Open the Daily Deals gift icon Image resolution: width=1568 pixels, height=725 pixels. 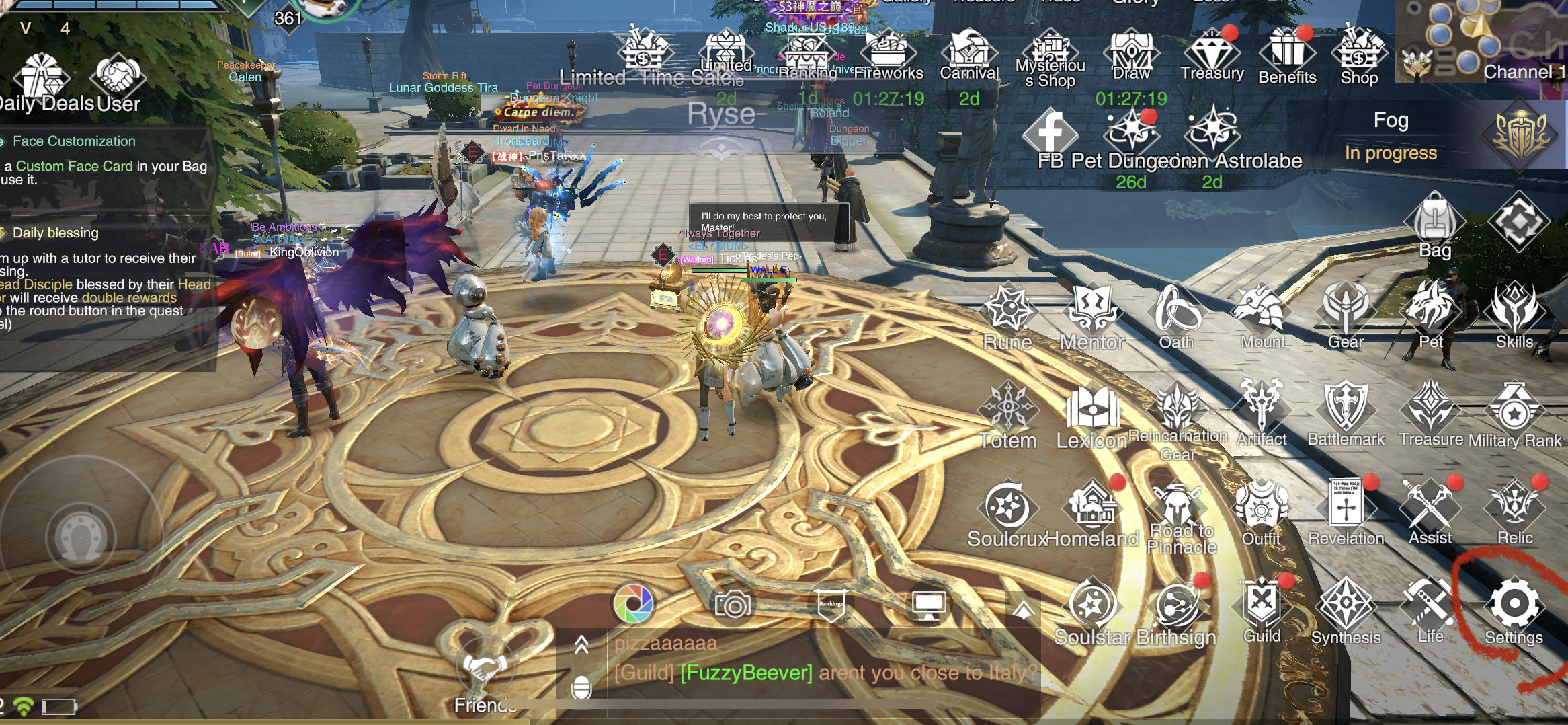pos(42,77)
